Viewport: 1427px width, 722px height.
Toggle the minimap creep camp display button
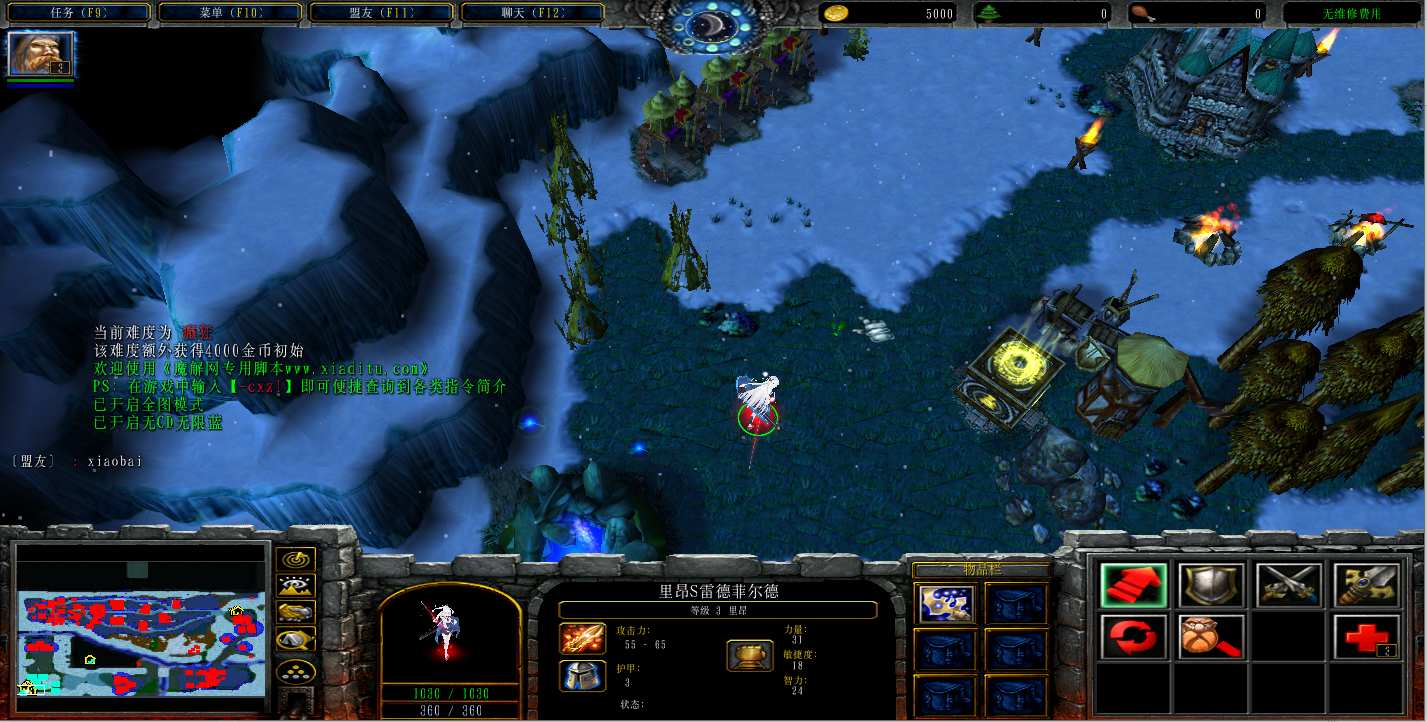click(296, 638)
